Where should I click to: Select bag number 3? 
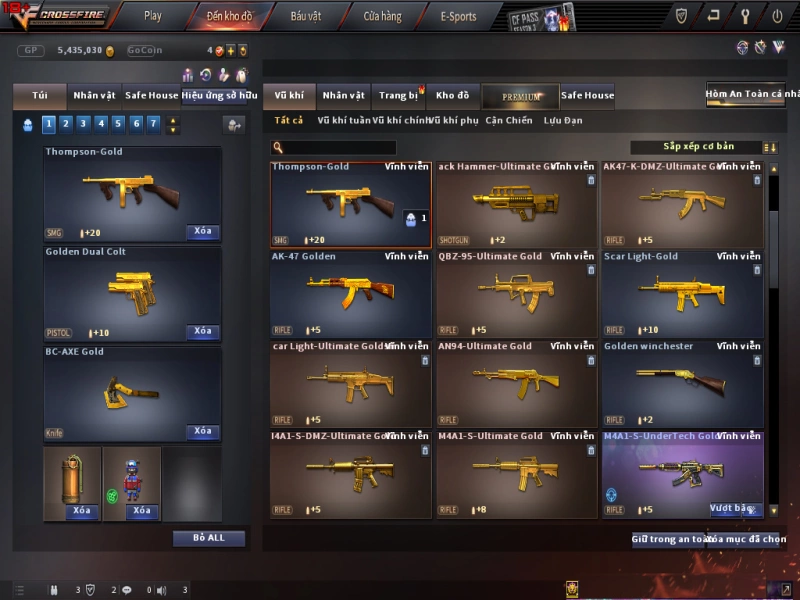tap(82, 124)
